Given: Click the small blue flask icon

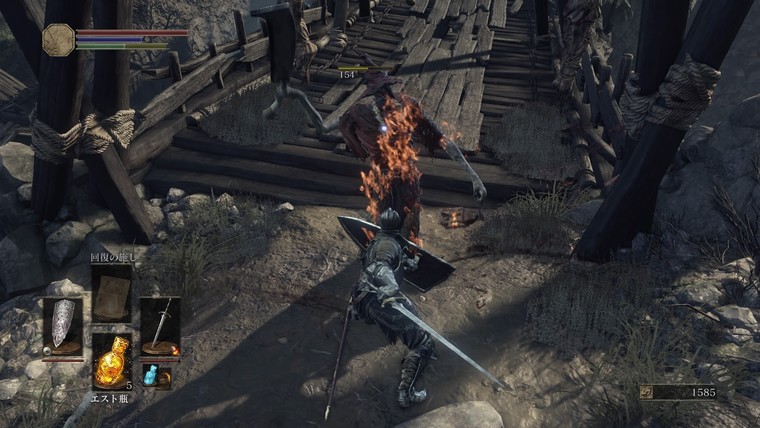Looking at the screenshot, I should point(150,375).
